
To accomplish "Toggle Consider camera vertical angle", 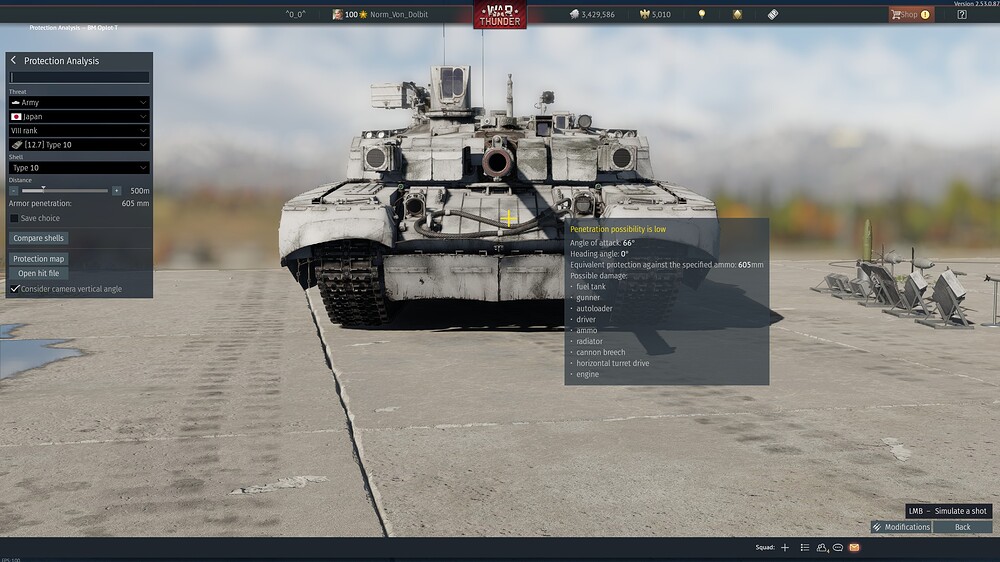I will 15,288.
